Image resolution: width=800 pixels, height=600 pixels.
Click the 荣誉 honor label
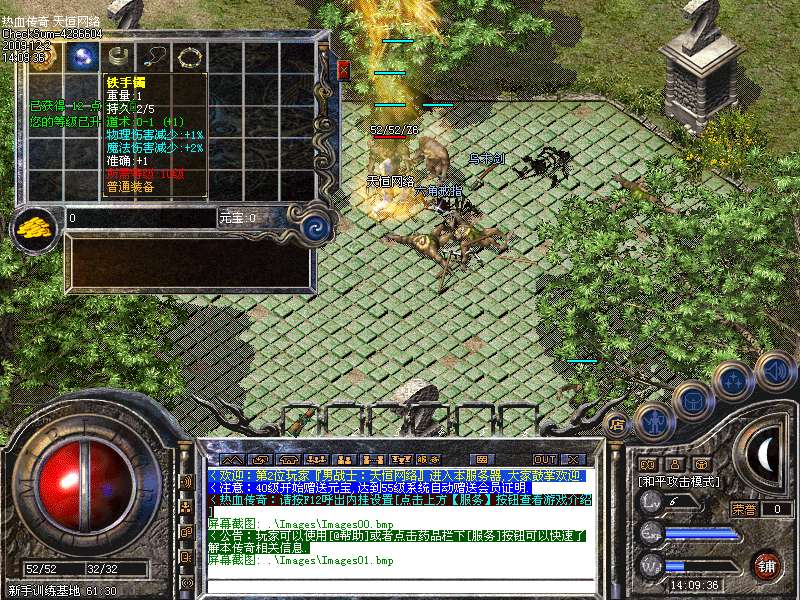(744, 509)
